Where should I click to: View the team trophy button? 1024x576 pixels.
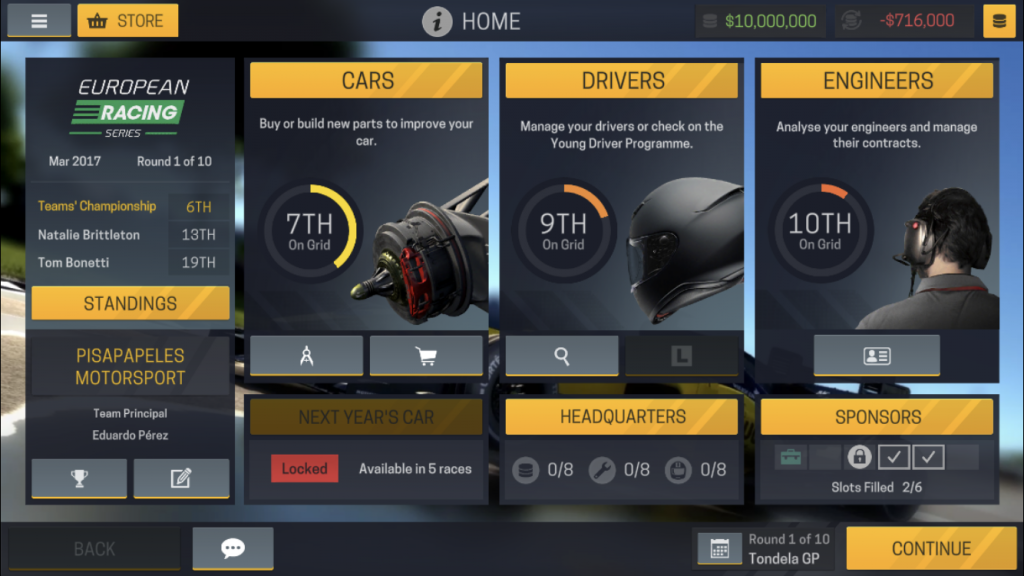[79, 478]
